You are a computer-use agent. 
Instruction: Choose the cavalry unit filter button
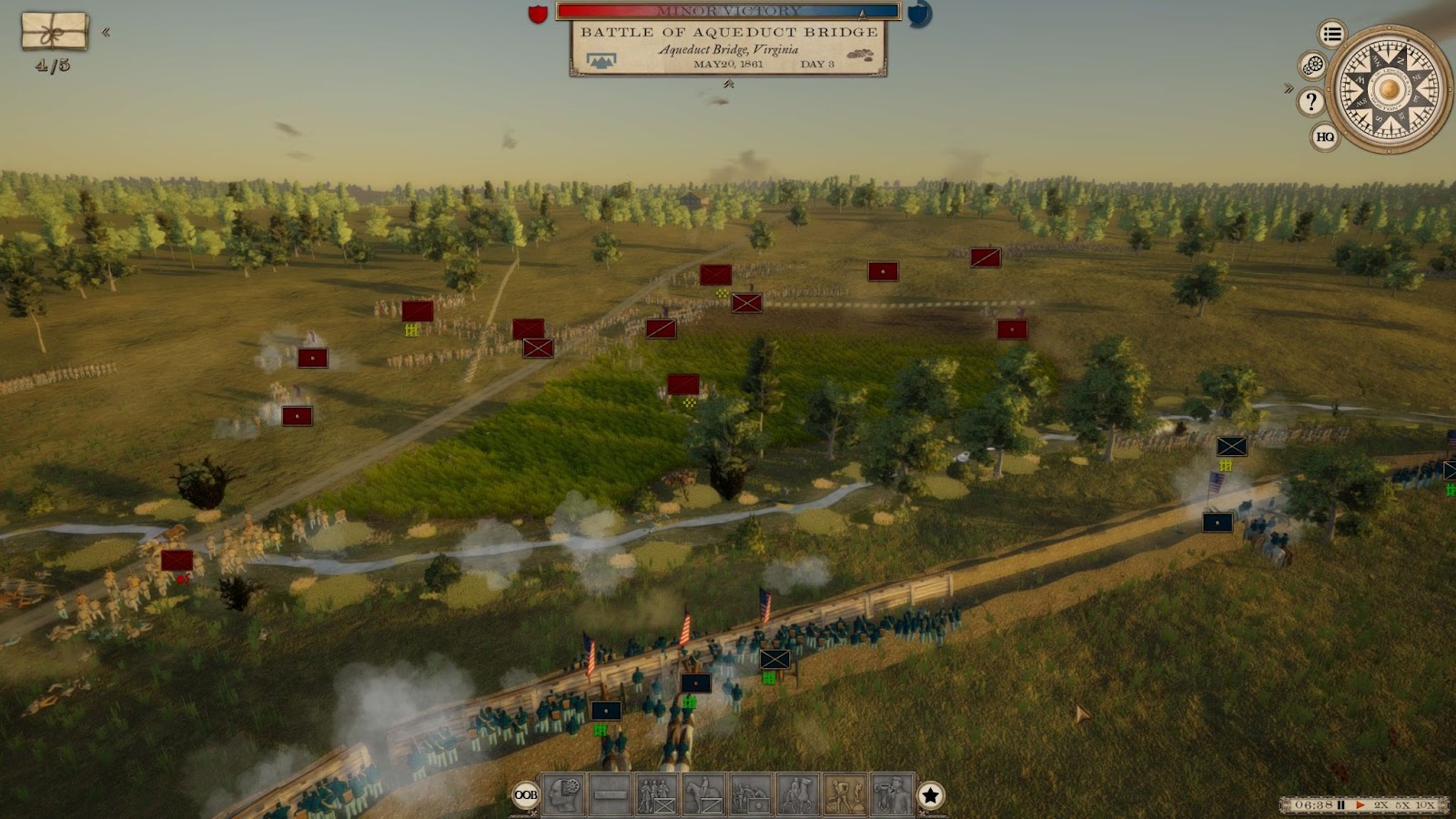(703, 795)
